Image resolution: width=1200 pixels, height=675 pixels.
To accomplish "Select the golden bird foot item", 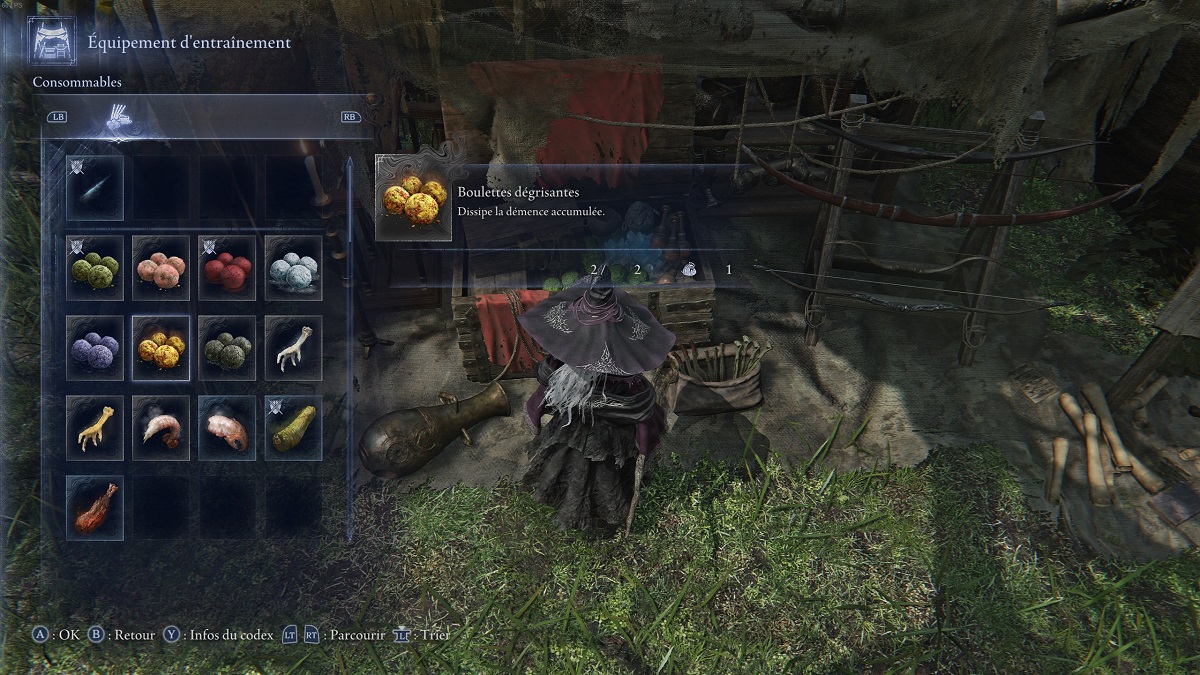I will (x=95, y=427).
